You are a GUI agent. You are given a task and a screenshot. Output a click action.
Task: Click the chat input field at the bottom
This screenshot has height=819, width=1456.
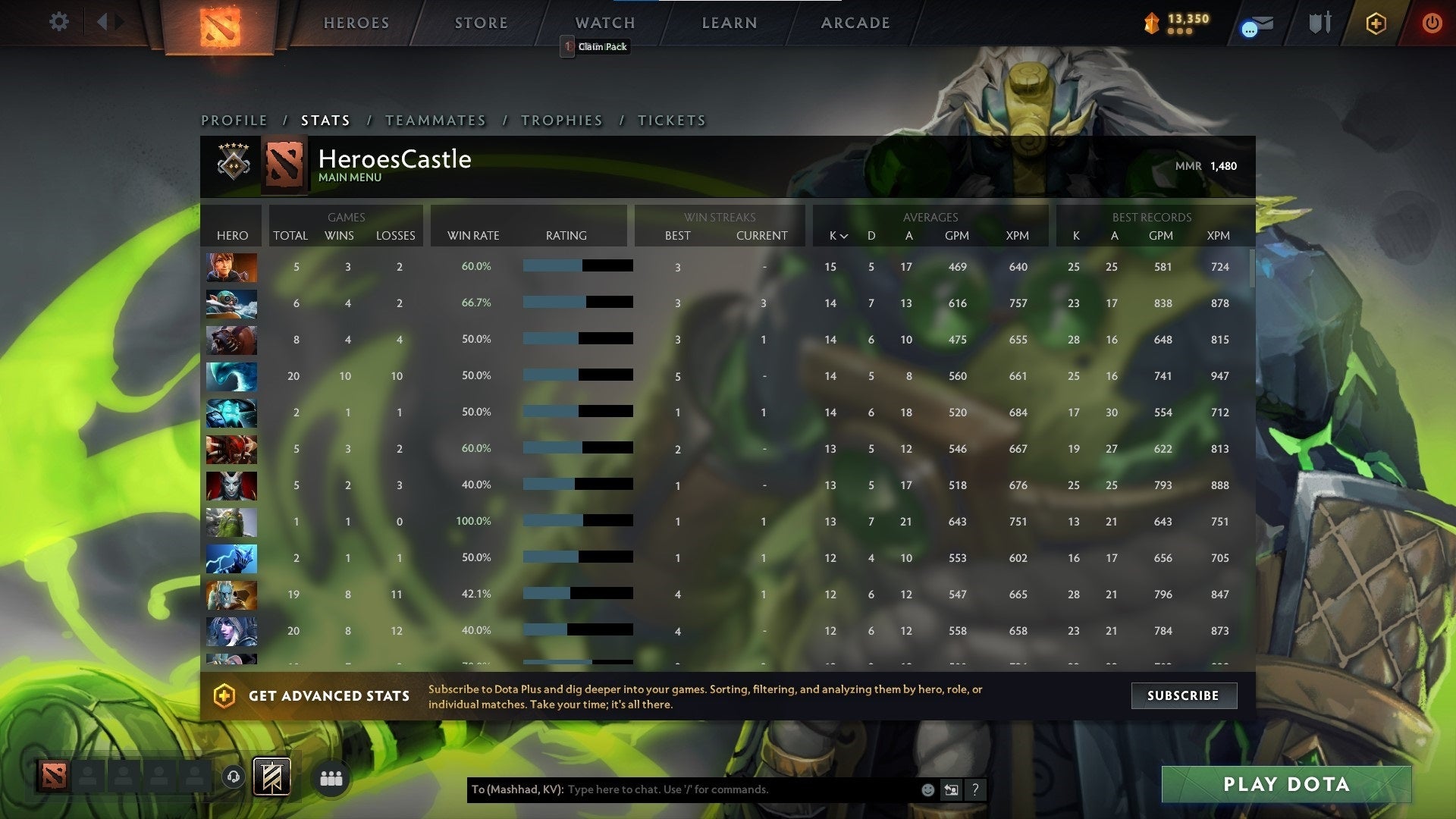click(720, 789)
